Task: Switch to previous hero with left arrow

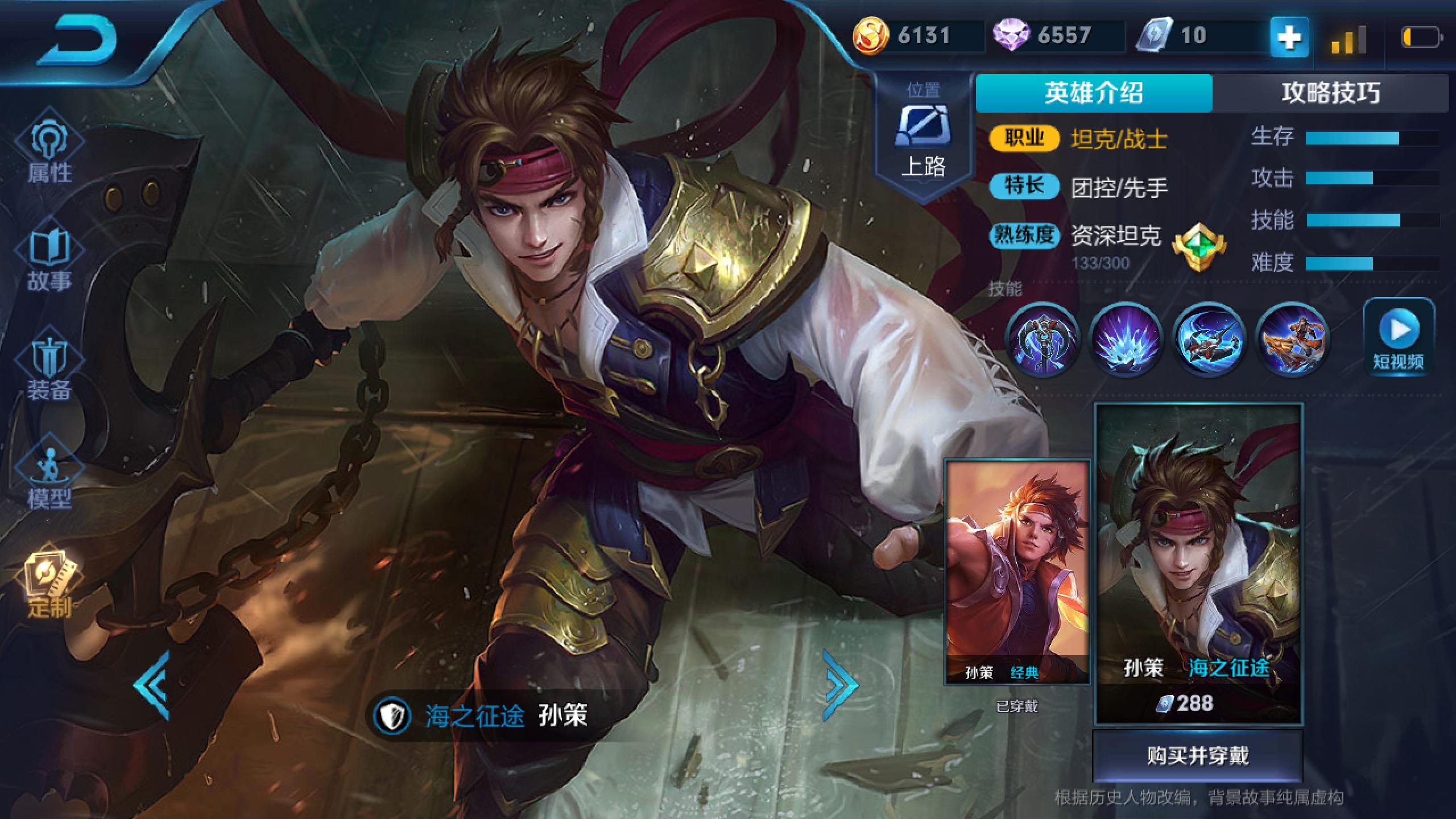Action: coord(152,685)
